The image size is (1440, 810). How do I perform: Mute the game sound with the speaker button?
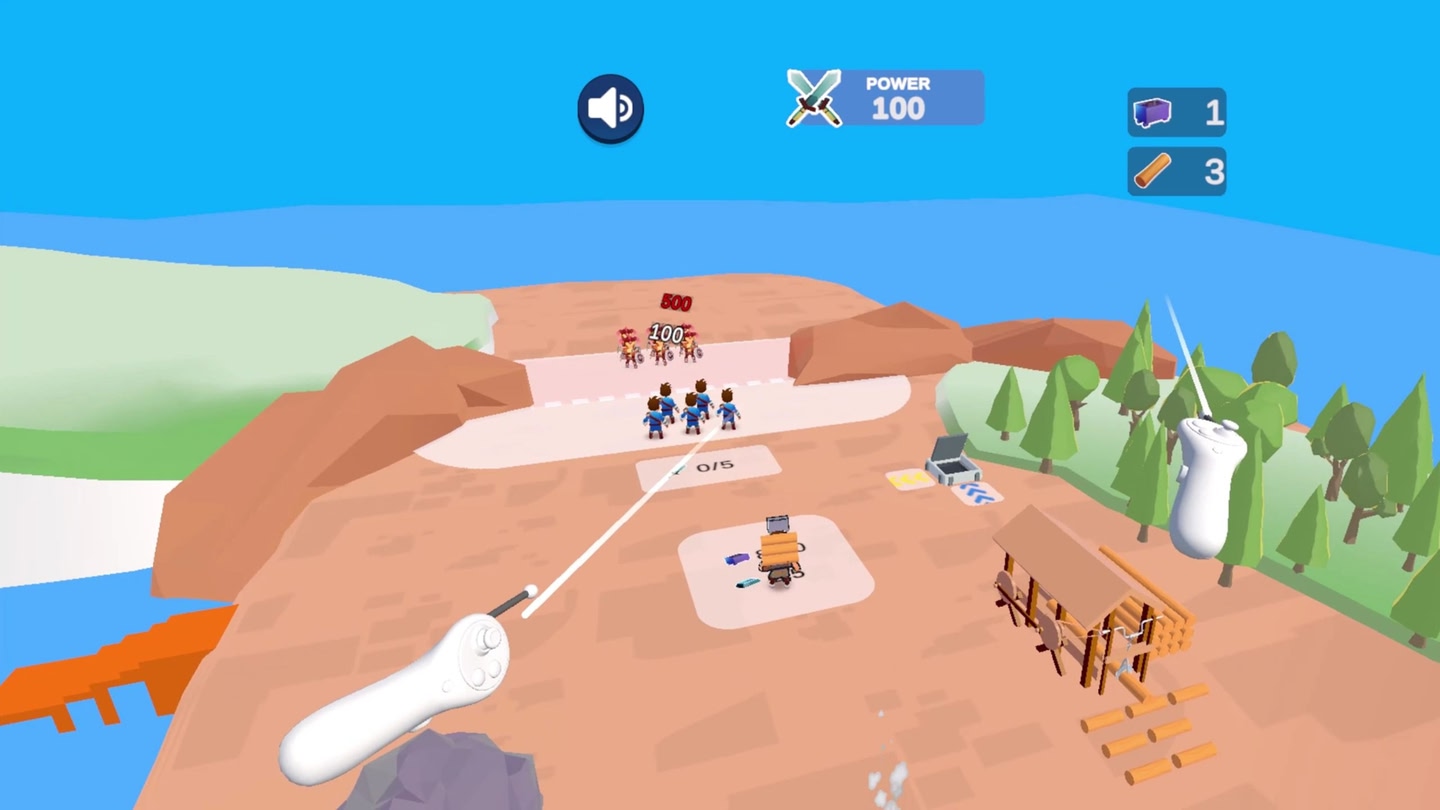click(x=609, y=108)
